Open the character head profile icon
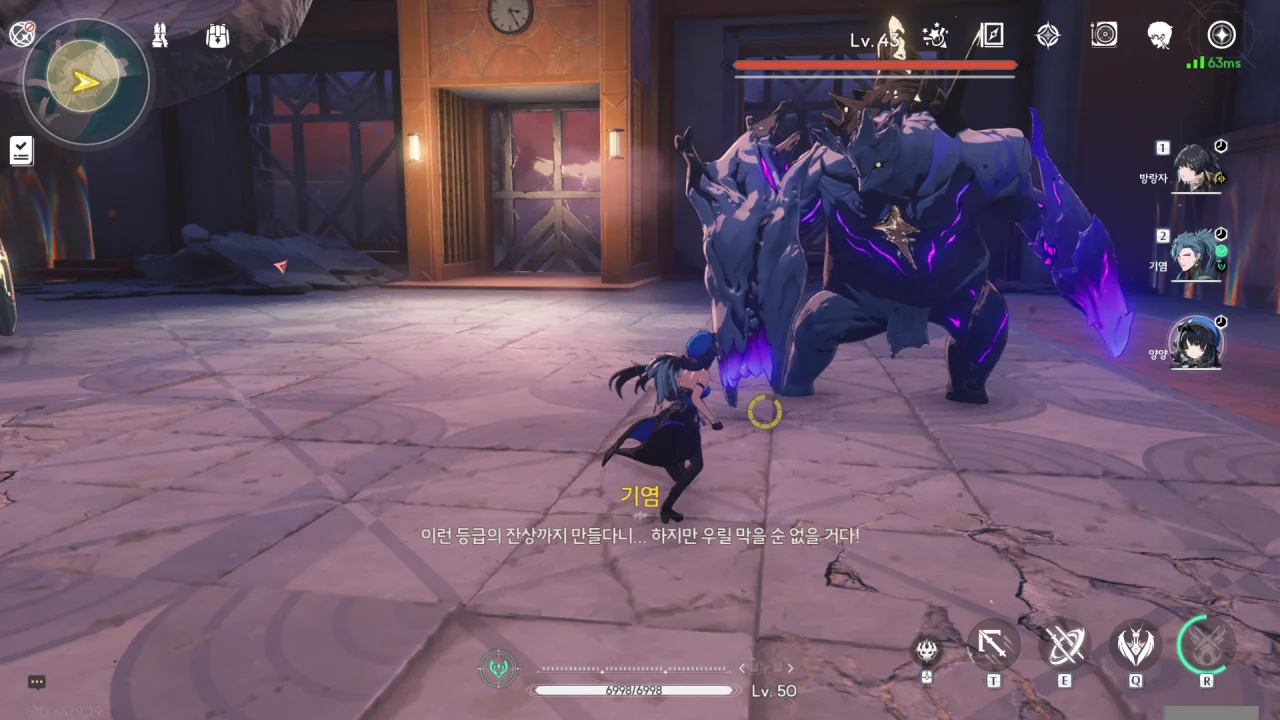The height and width of the screenshot is (720, 1280). tap(1160, 36)
